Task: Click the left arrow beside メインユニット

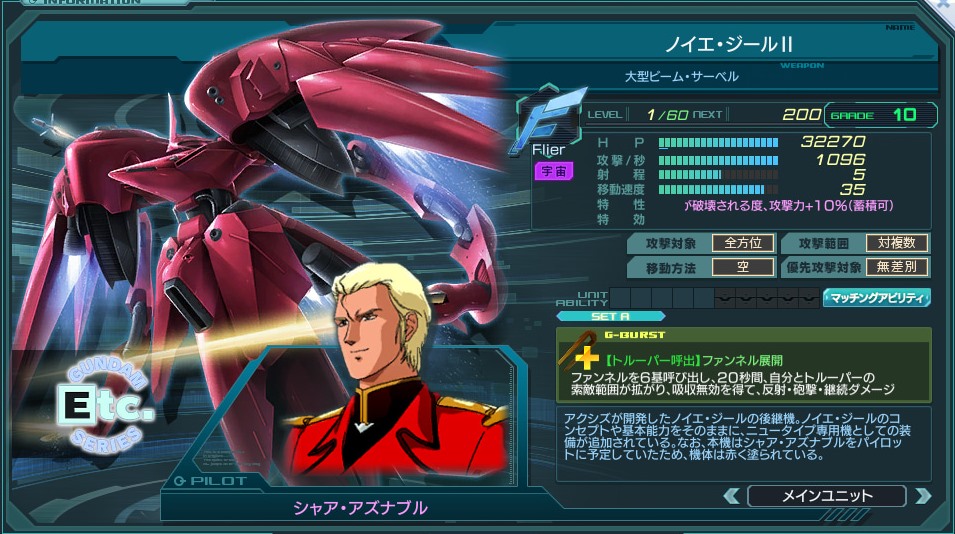Action: click(732, 496)
